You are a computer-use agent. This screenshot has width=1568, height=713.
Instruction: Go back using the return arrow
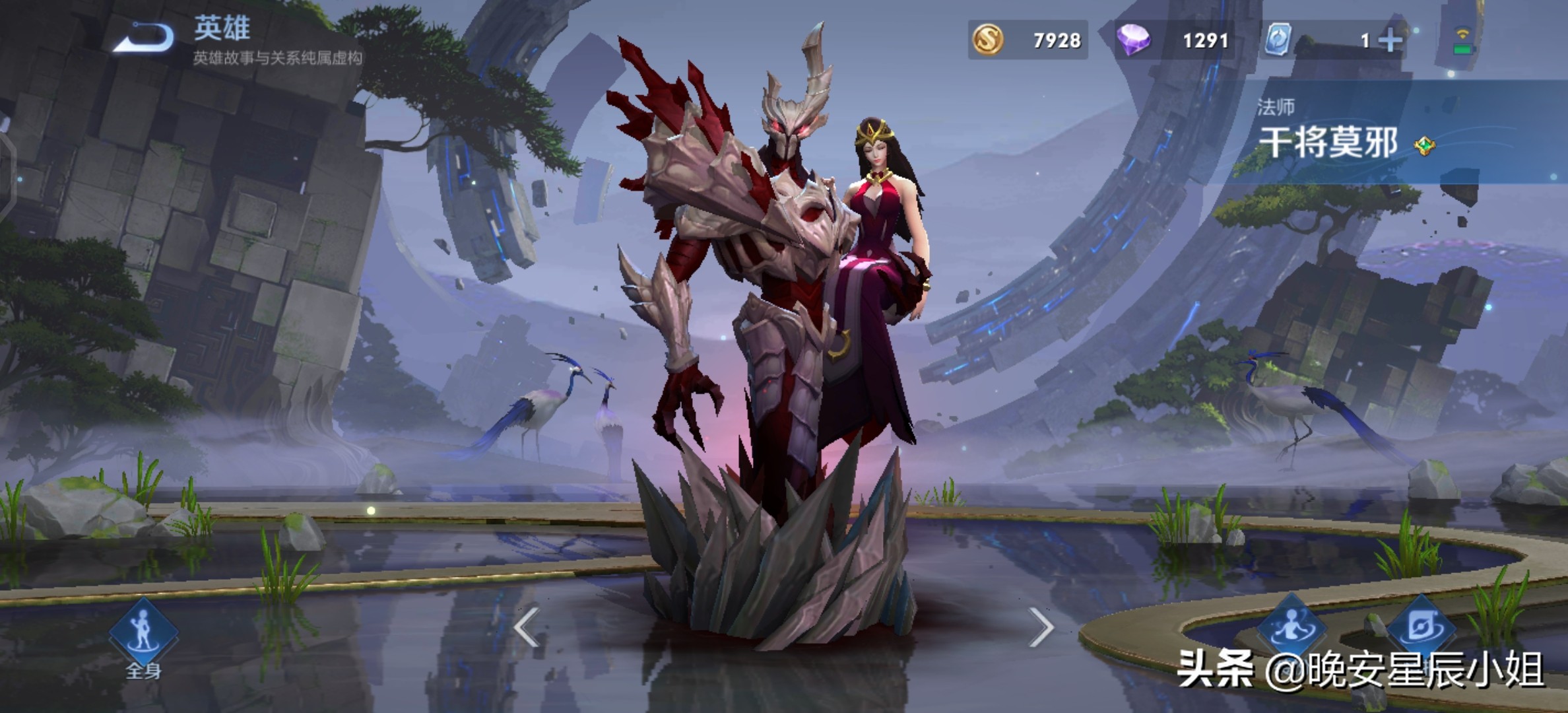(x=145, y=38)
